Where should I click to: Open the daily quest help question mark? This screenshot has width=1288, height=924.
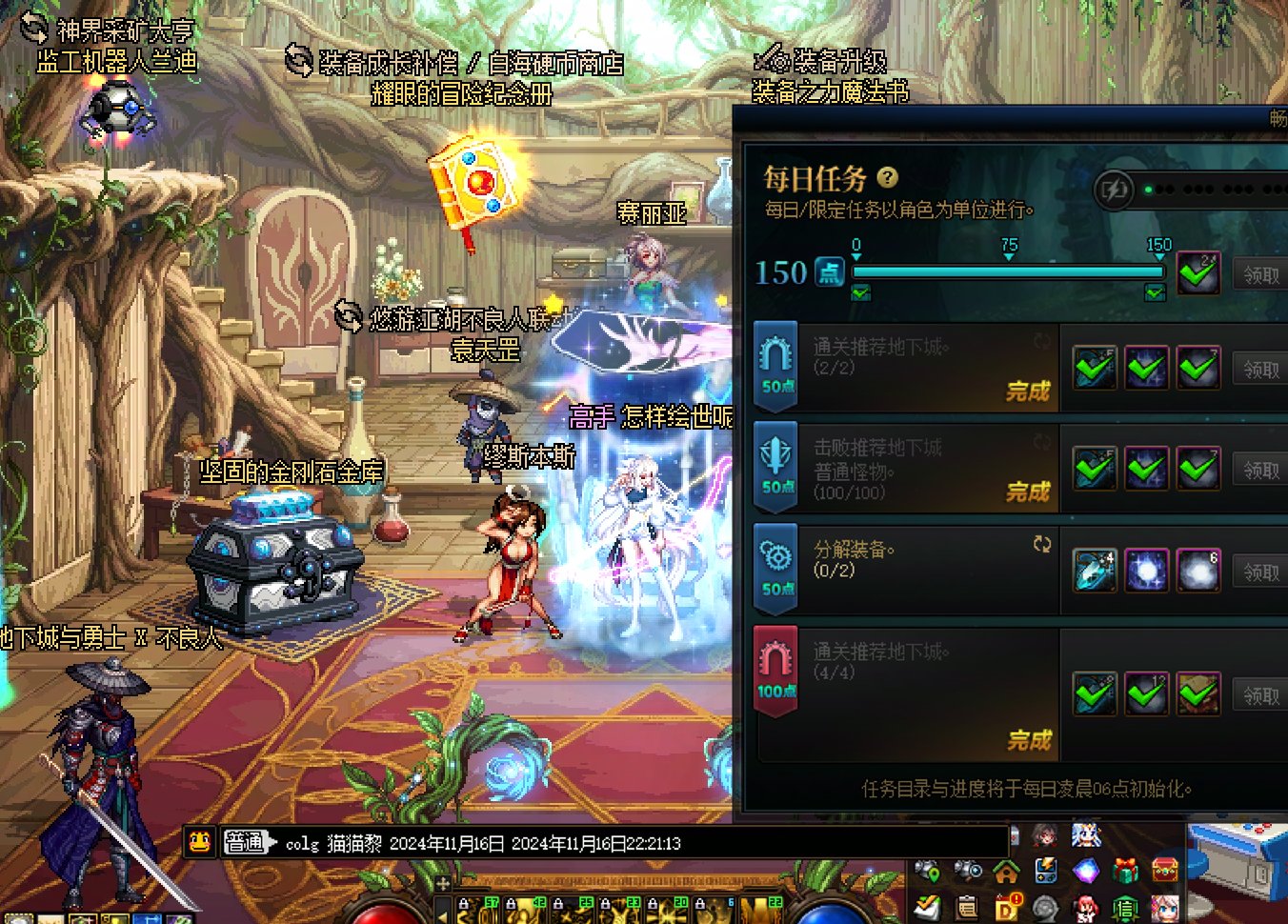pos(887,177)
